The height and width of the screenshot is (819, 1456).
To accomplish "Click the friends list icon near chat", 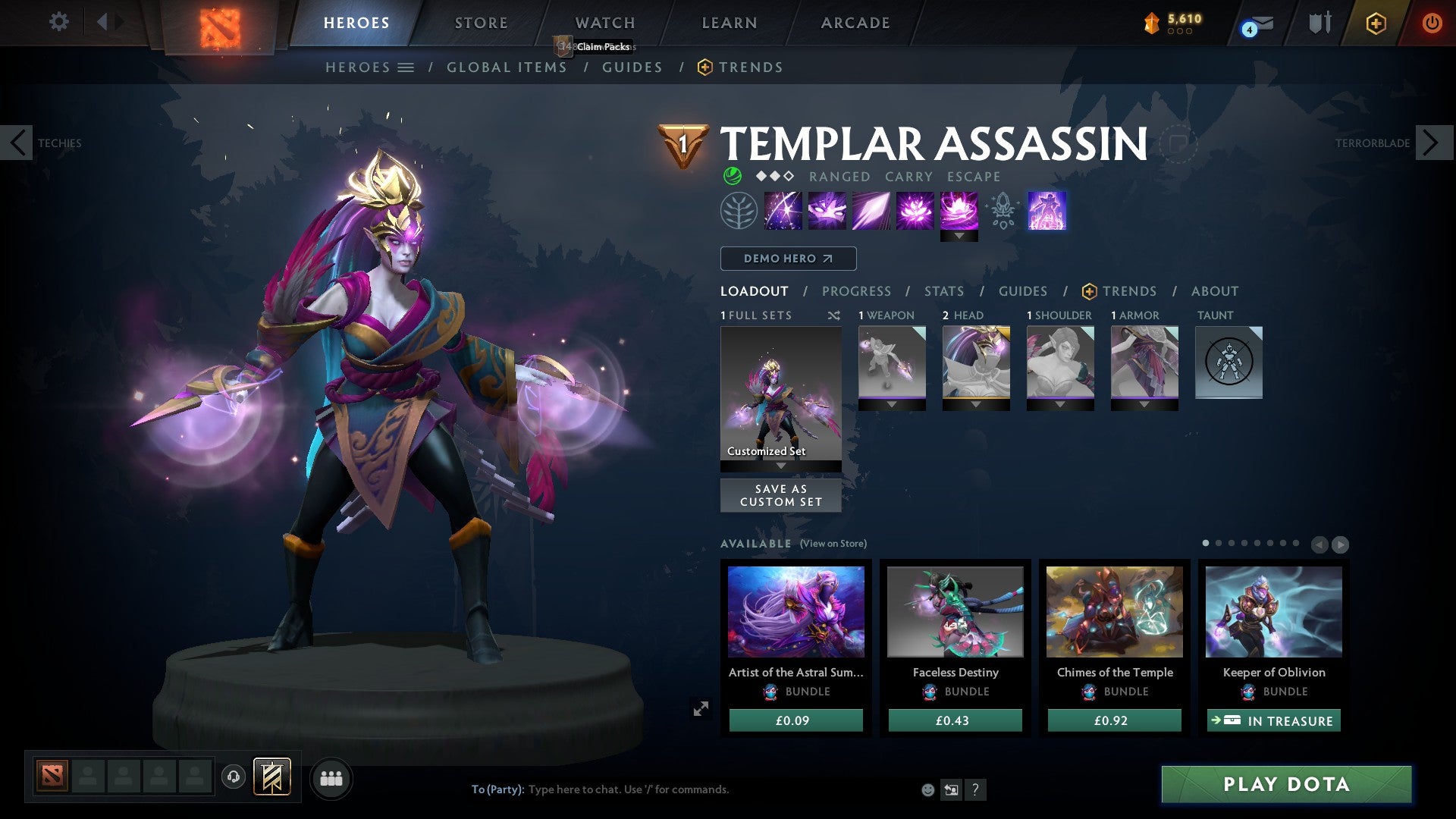I will (331, 778).
